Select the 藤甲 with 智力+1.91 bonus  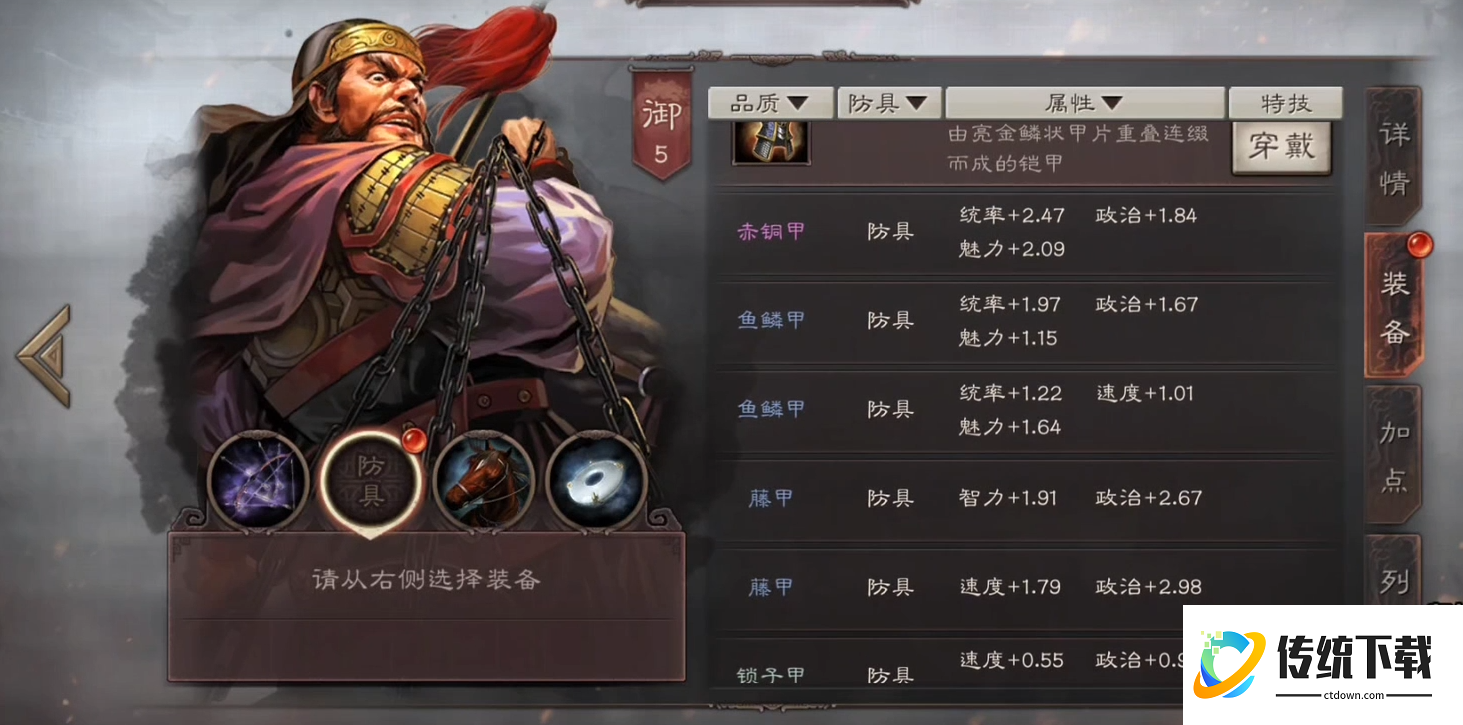[x=770, y=497]
